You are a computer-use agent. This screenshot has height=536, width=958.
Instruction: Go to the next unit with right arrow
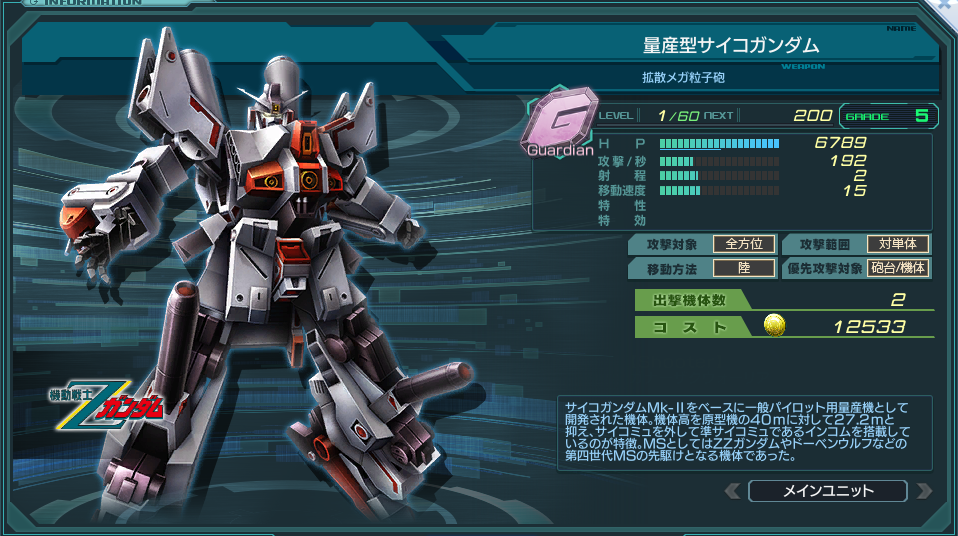[923, 491]
